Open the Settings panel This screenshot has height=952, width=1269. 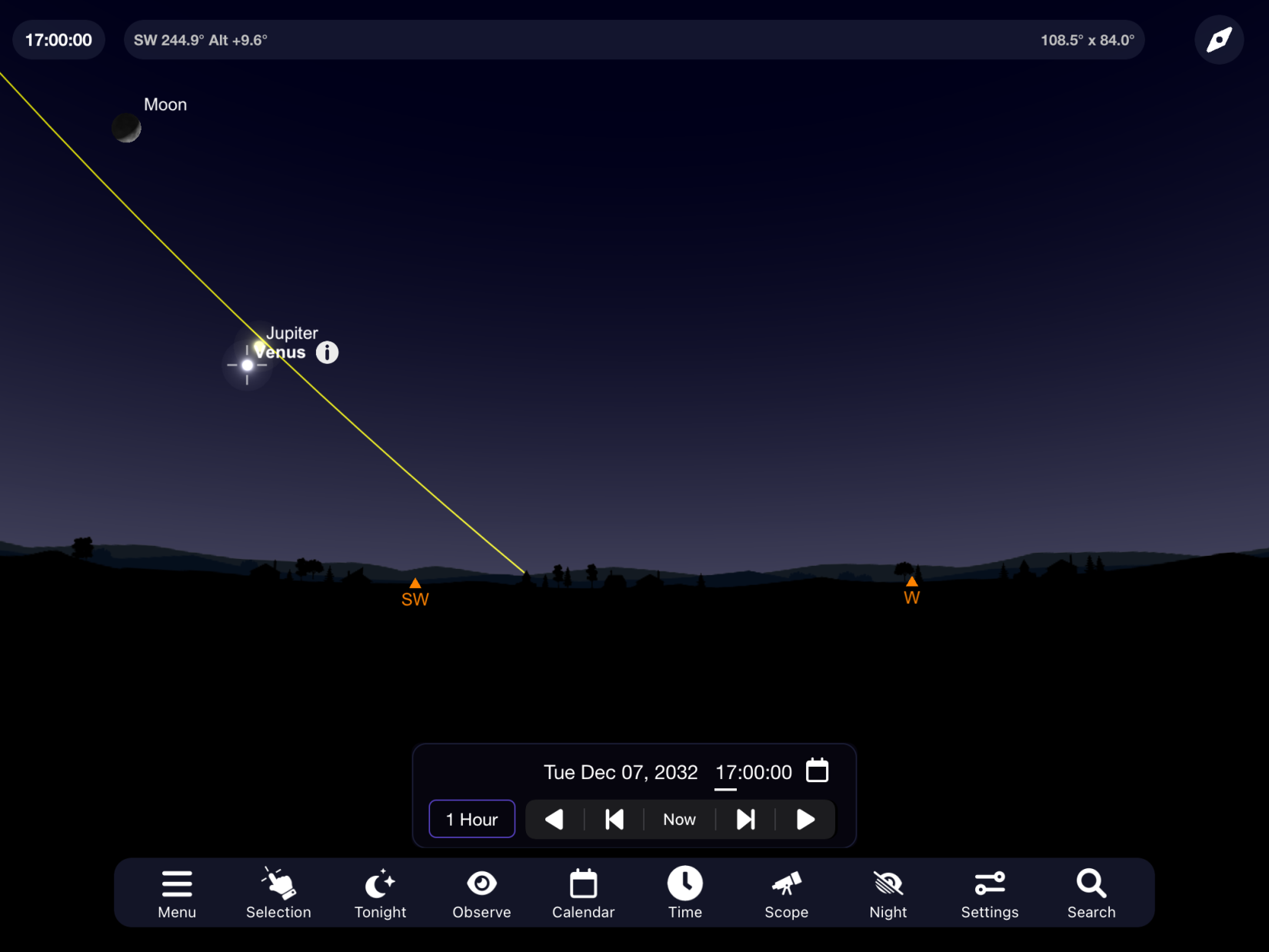pos(989,893)
